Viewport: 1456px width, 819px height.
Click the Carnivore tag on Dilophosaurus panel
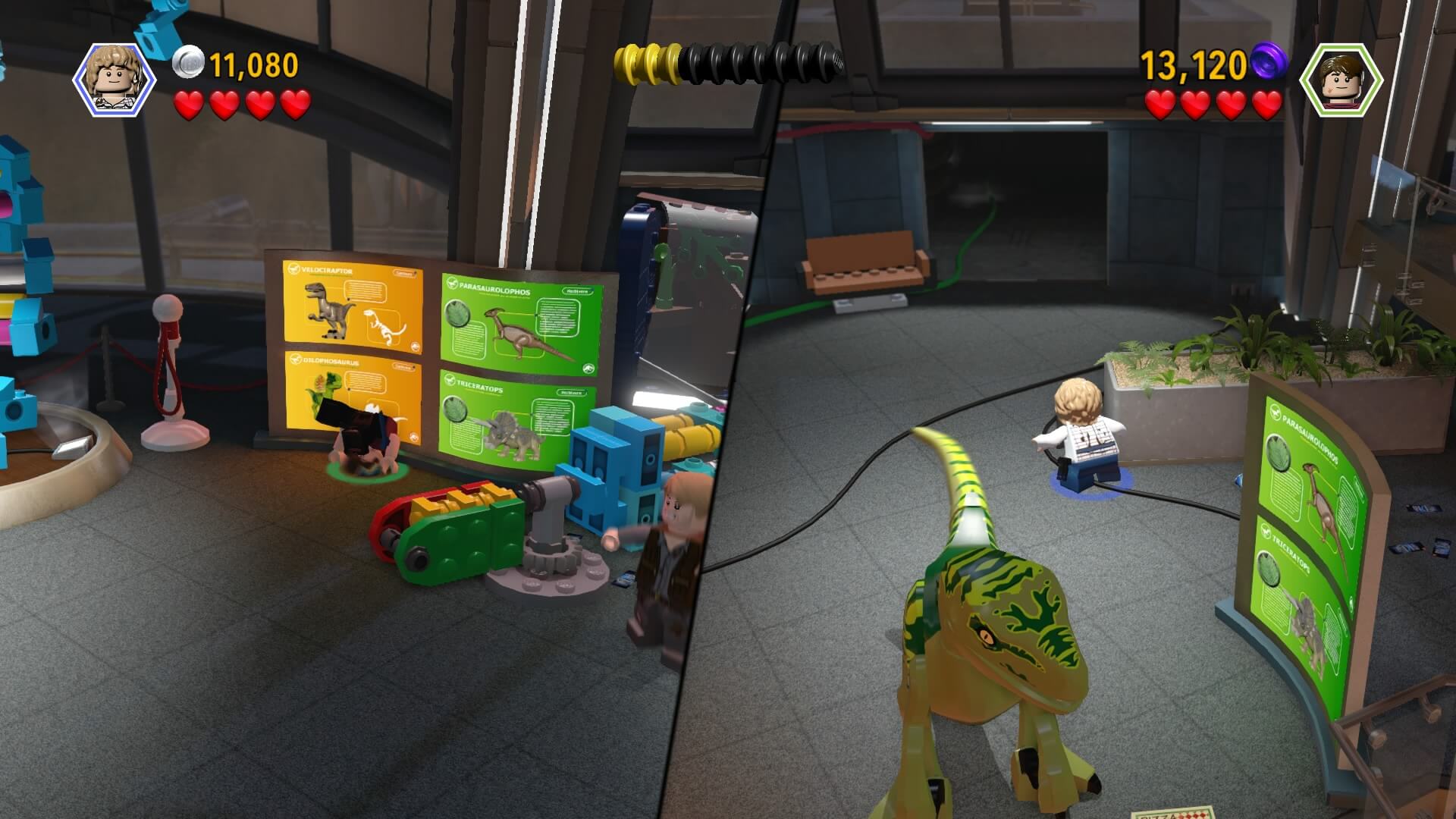tap(404, 367)
